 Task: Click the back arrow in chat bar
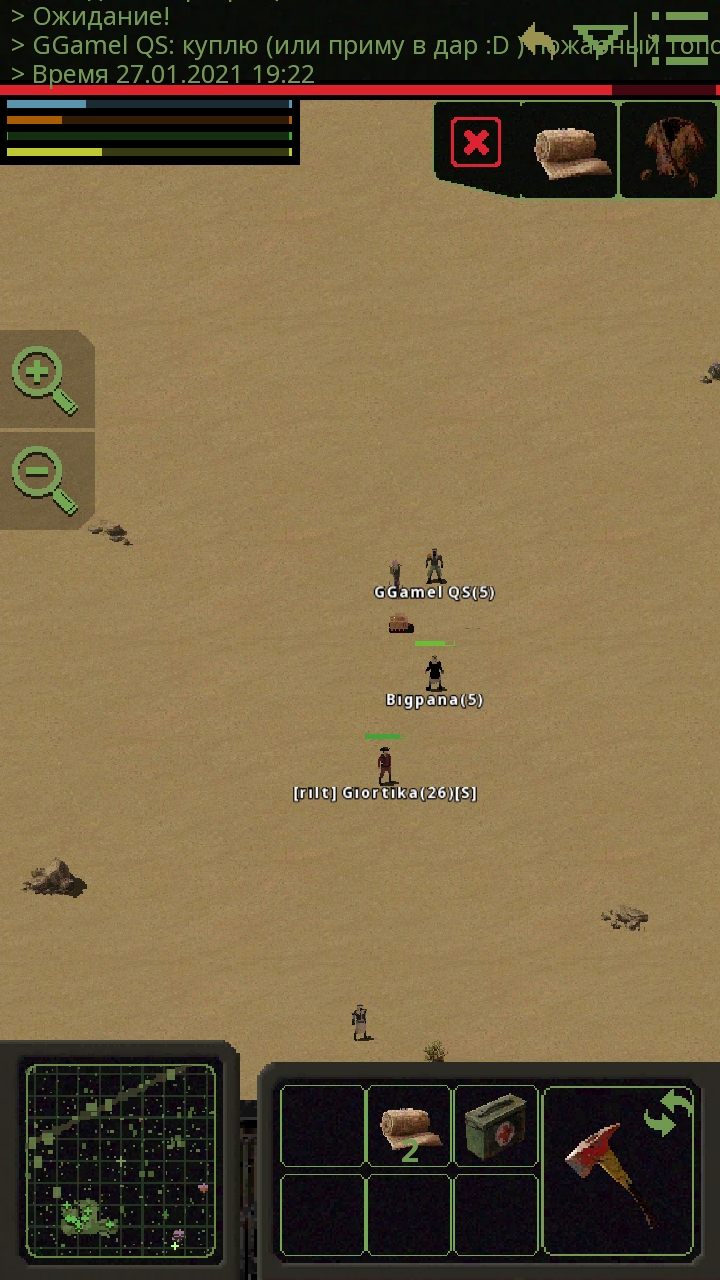pos(540,40)
